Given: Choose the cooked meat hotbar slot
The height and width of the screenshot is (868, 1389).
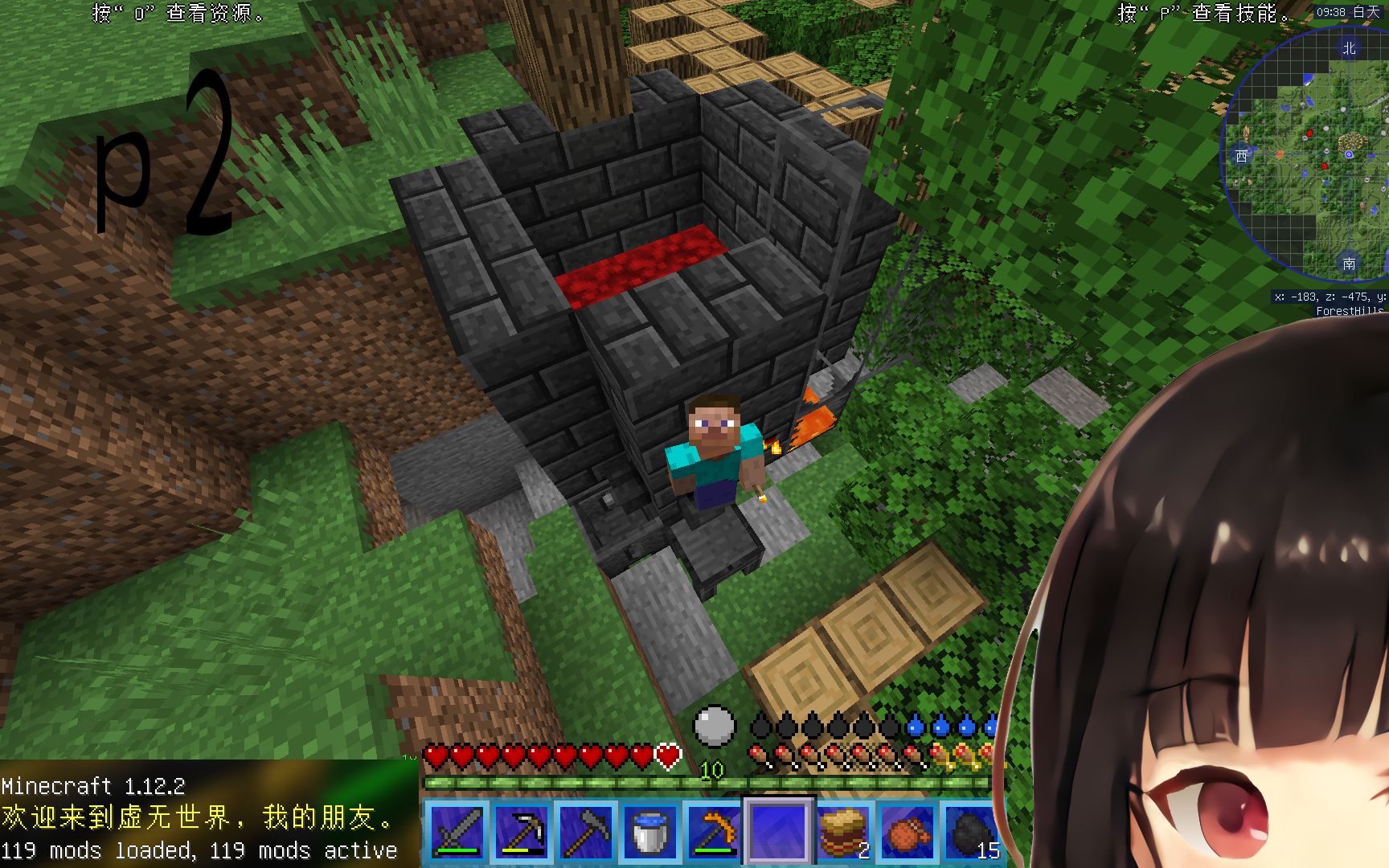Looking at the screenshot, I should (x=908, y=832).
